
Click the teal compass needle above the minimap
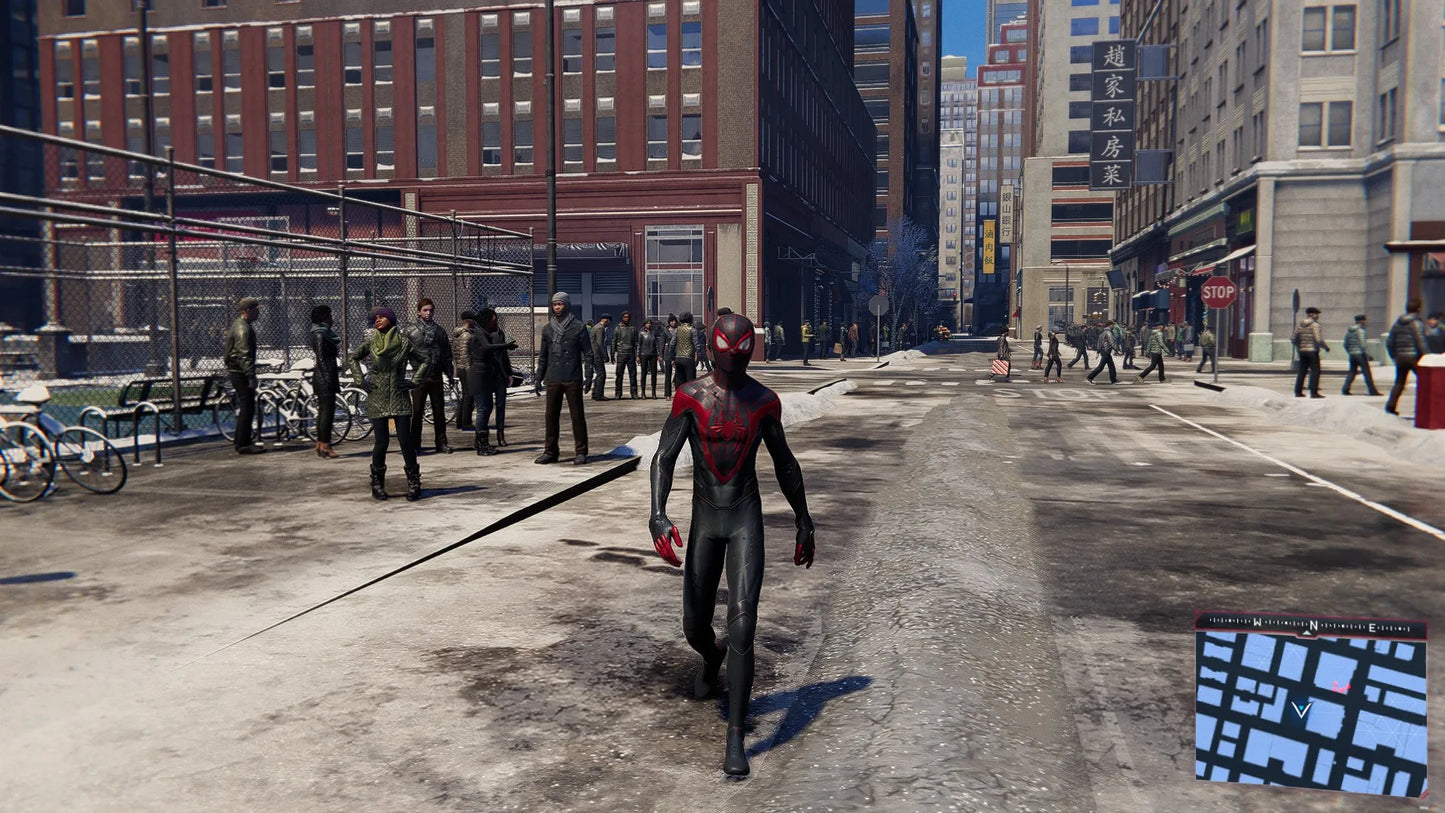click(1306, 633)
